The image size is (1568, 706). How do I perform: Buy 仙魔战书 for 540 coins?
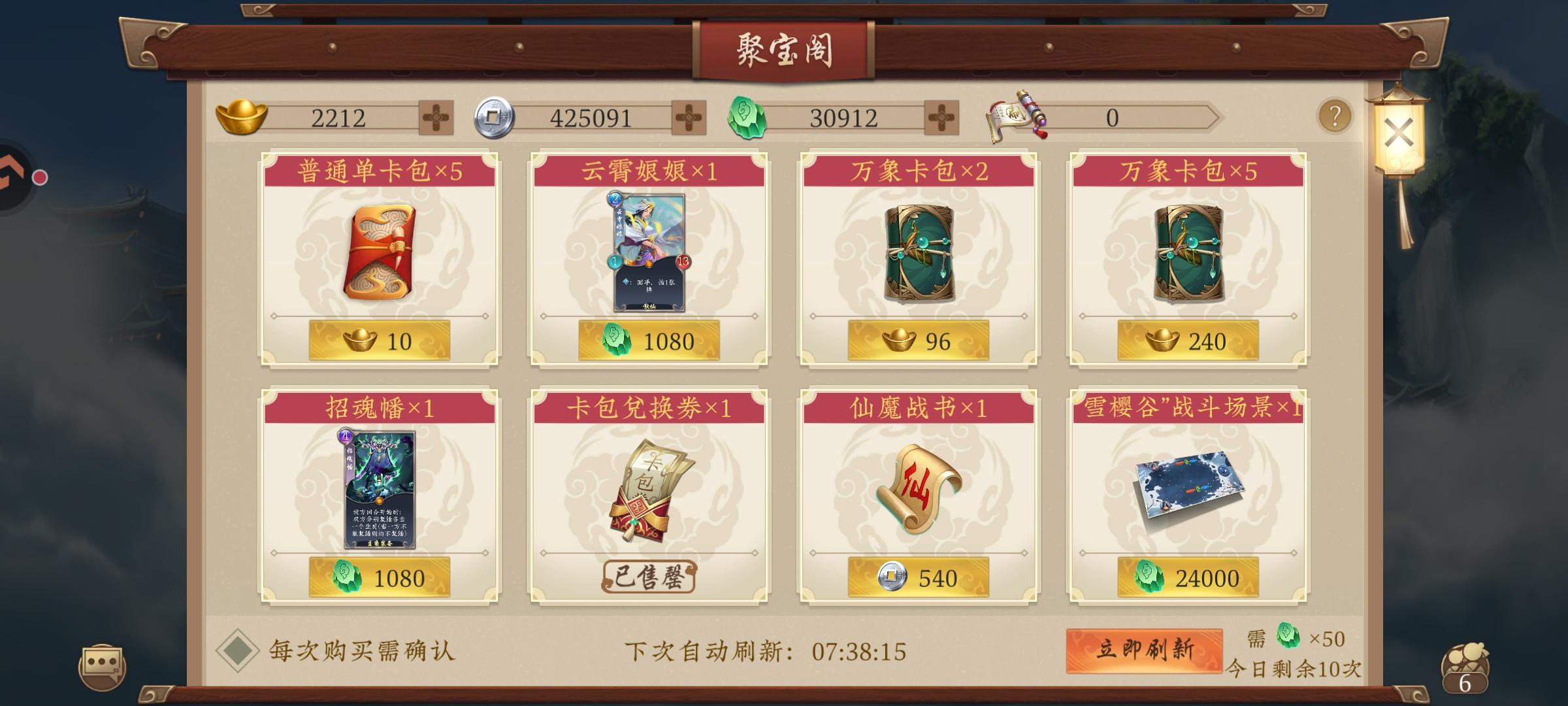(x=918, y=576)
